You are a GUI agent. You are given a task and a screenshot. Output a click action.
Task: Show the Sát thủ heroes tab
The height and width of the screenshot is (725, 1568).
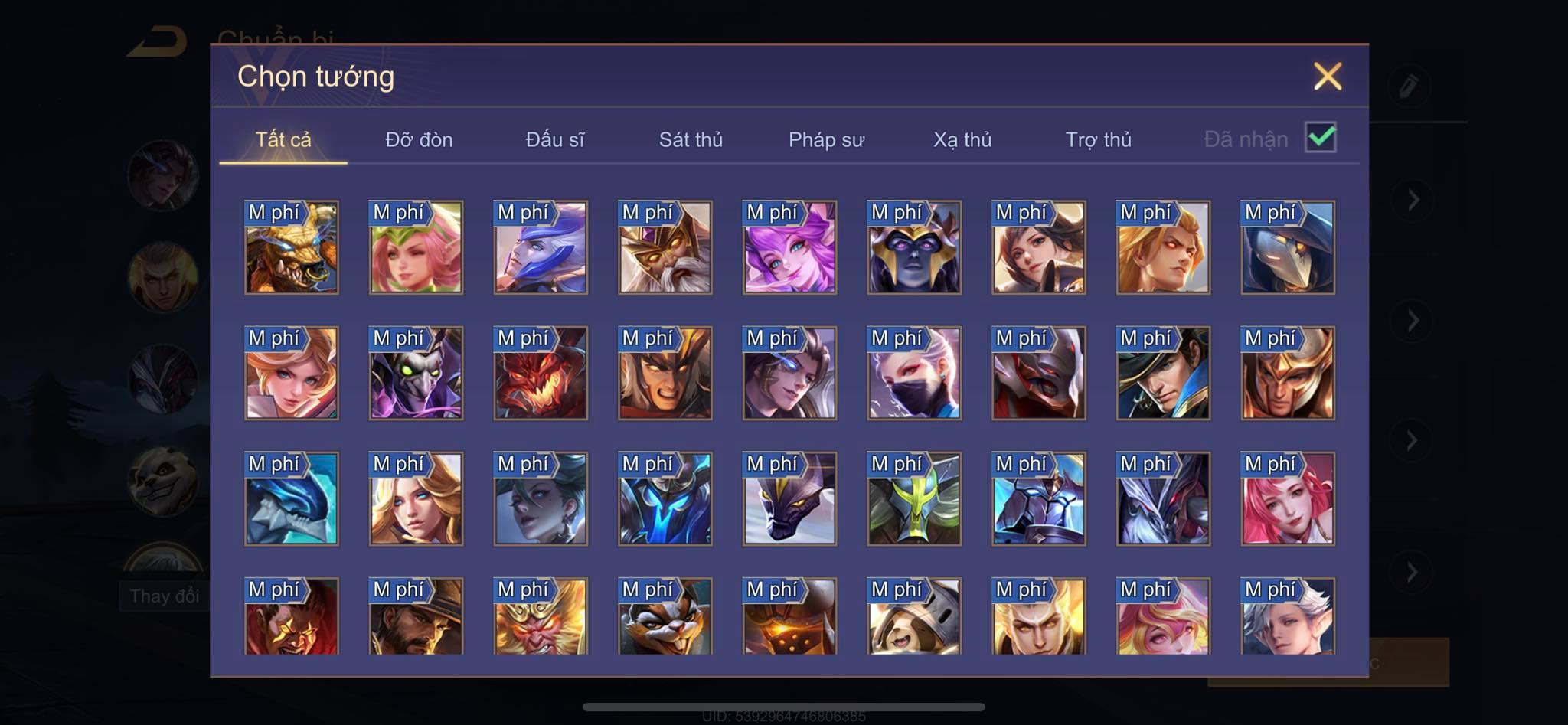[x=691, y=140]
